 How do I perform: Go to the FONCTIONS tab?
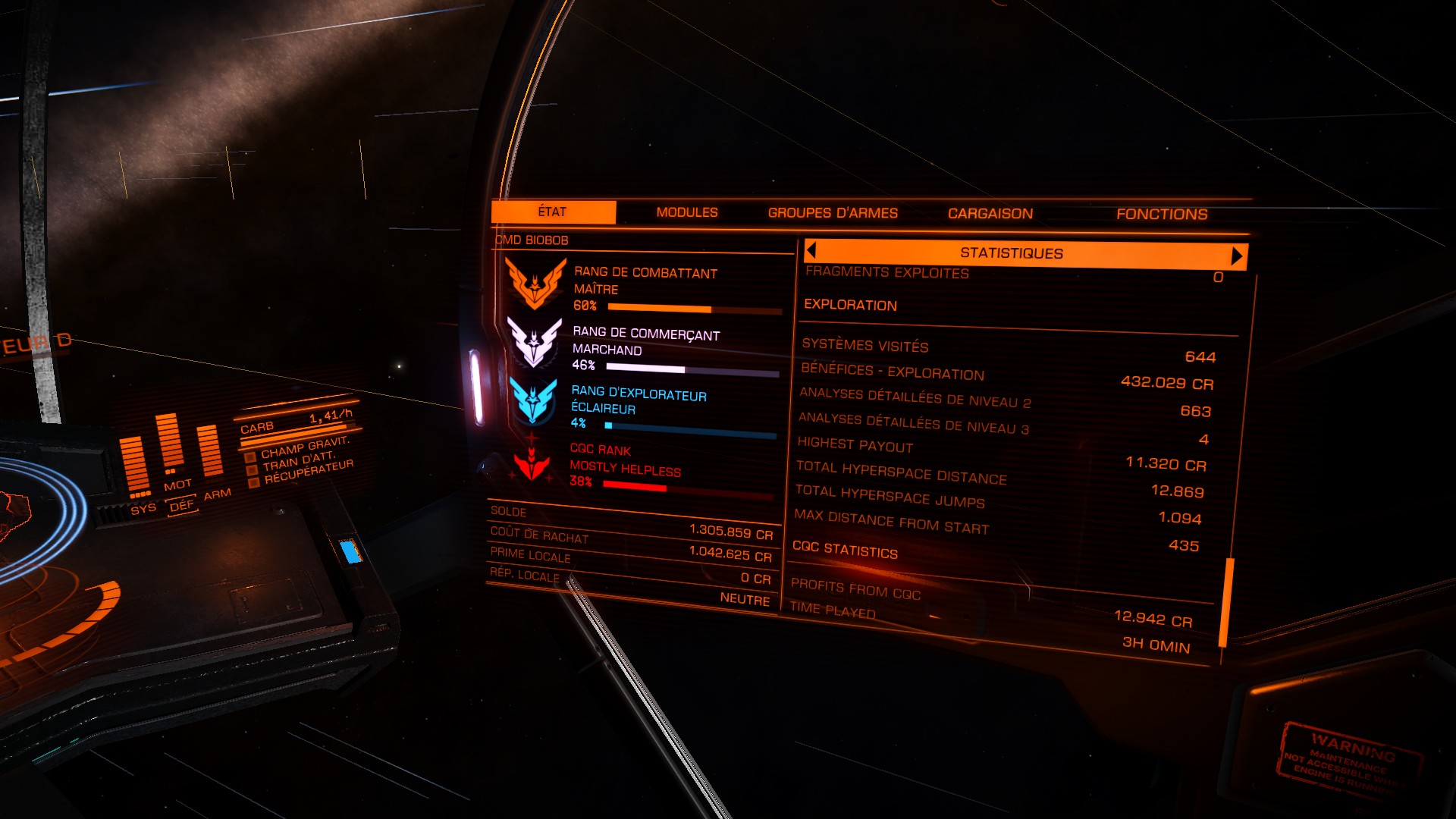tap(1162, 215)
